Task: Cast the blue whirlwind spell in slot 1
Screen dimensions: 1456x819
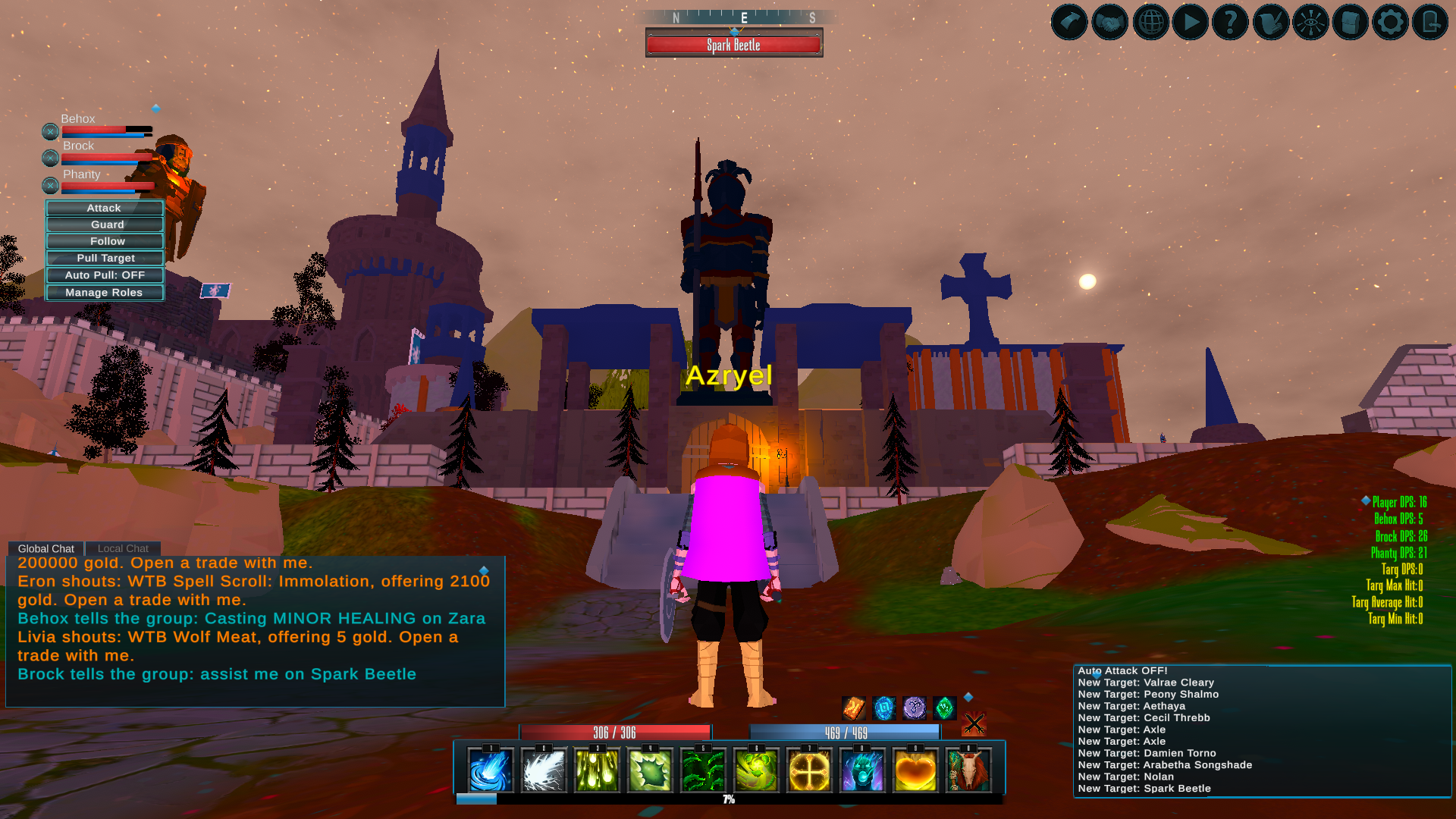Action: click(x=490, y=770)
